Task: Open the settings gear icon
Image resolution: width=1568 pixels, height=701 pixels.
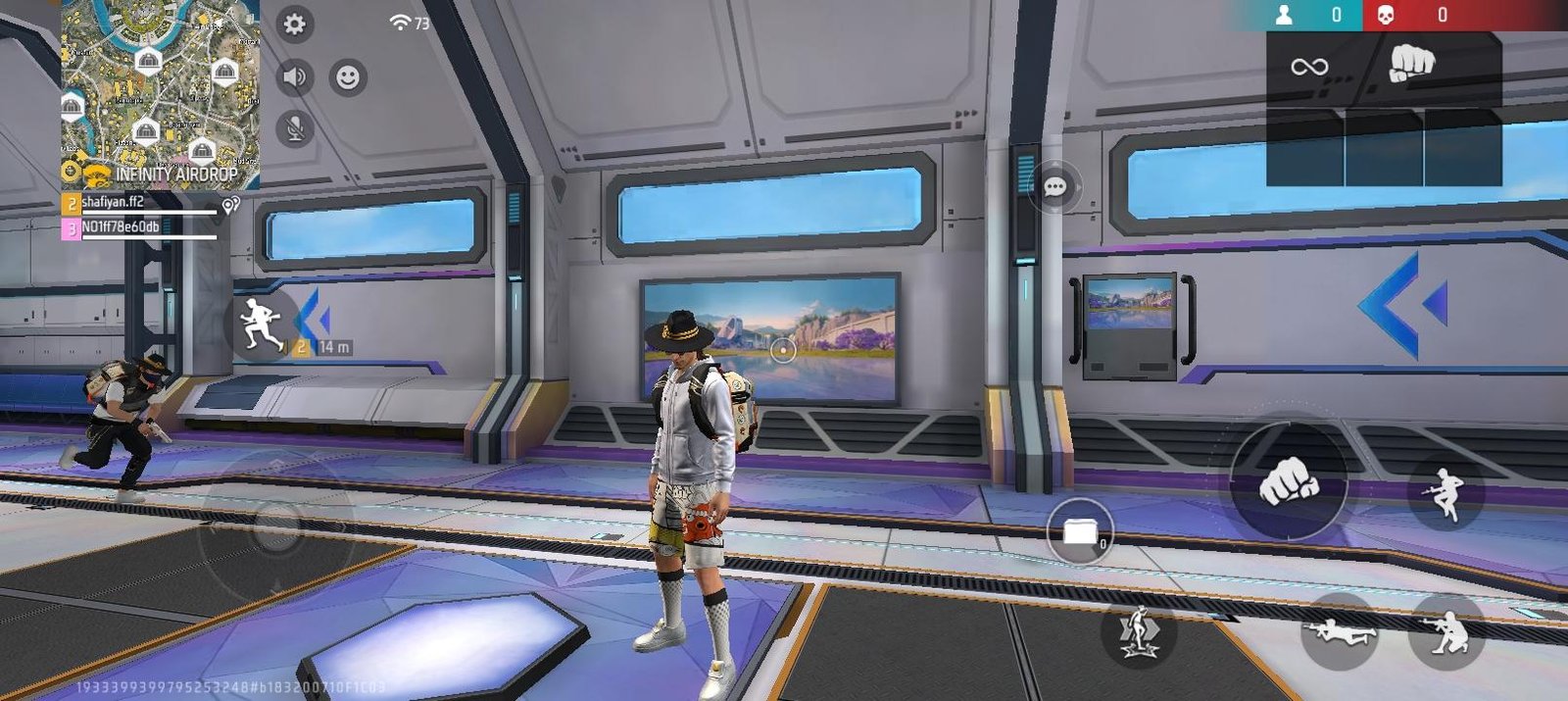Action: click(294, 25)
